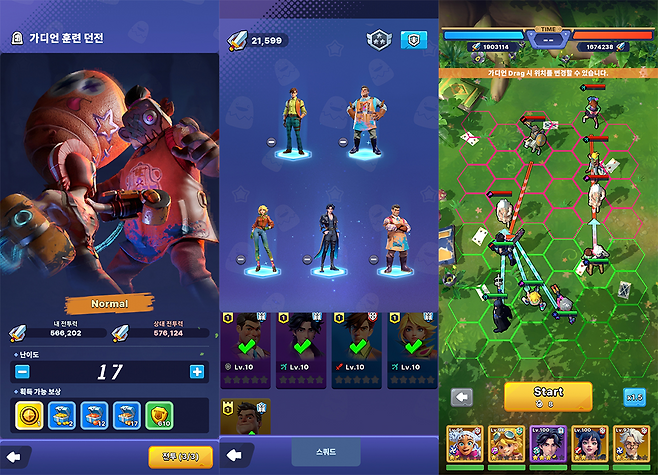The width and height of the screenshot is (658, 475).
Task: Open the blue shield icon beside the stars badge
Action: [x=412, y=40]
